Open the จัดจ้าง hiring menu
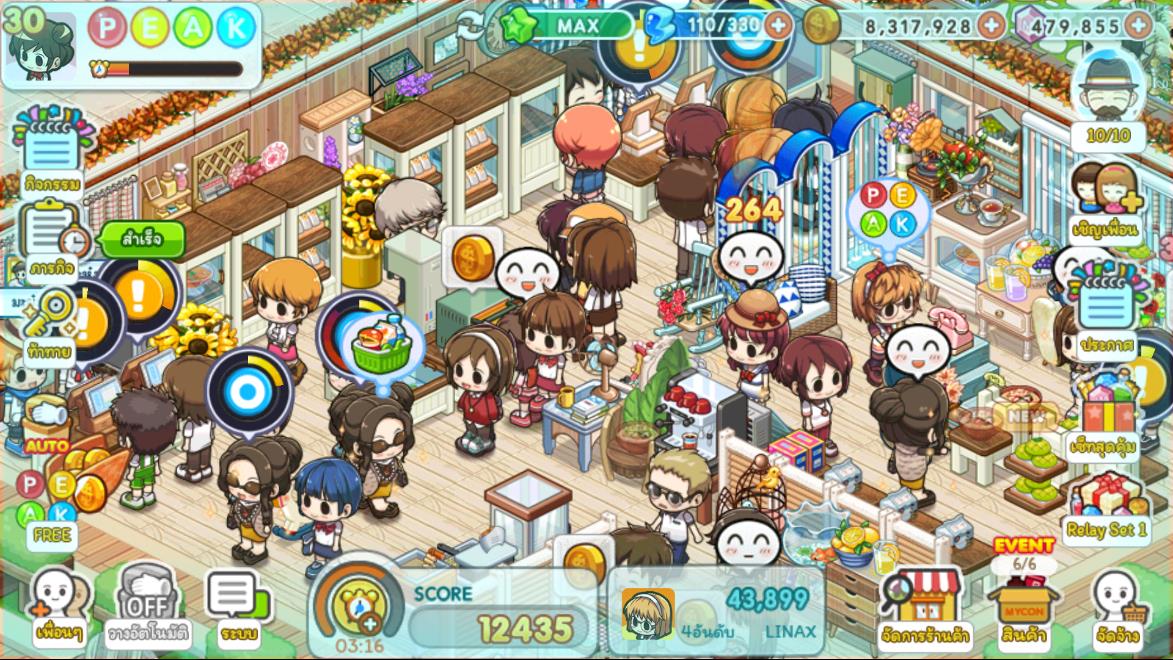The height and width of the screenshot is (660, 1173). 1119,607
